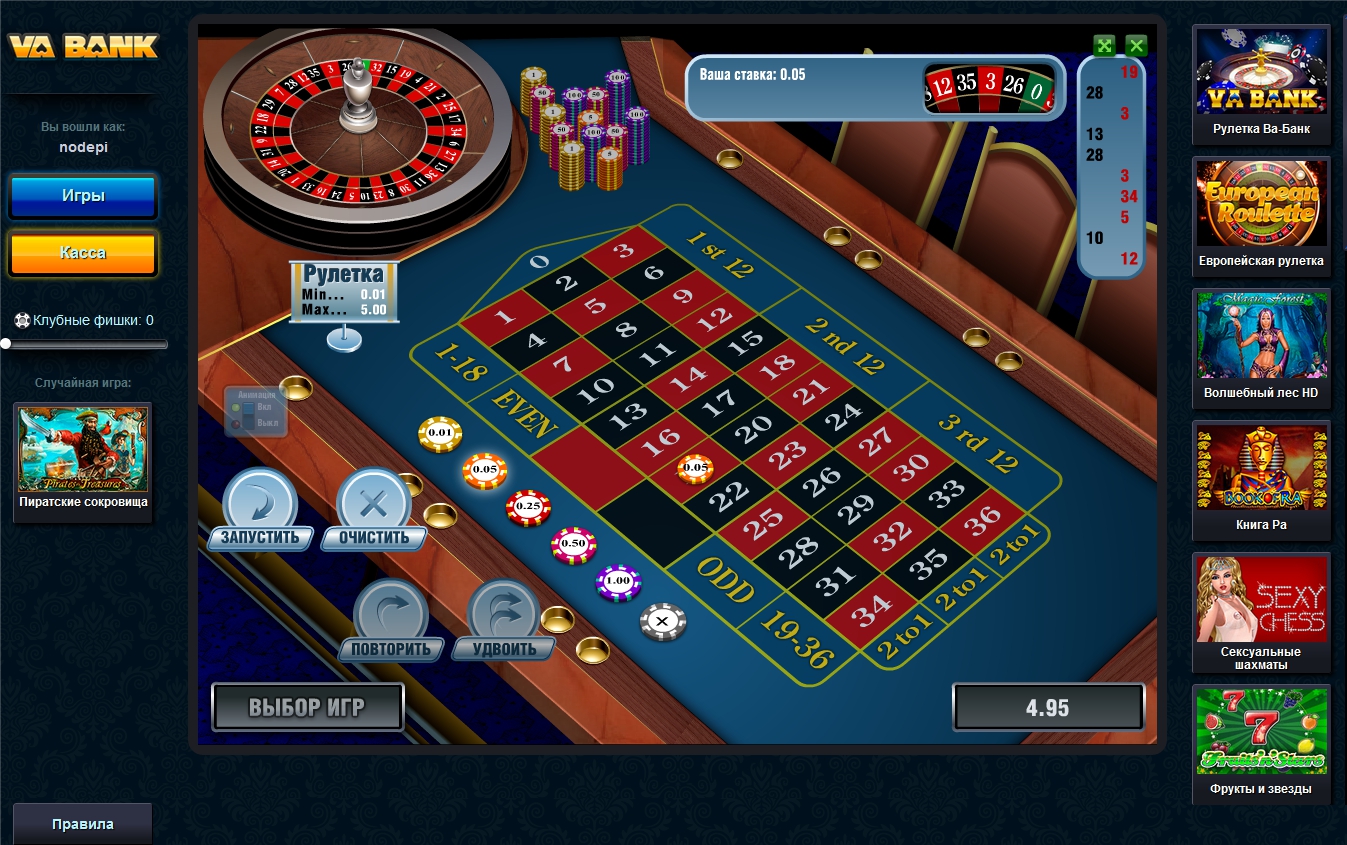Launch the Book of Ra game thumbnail

point(1261,479)
